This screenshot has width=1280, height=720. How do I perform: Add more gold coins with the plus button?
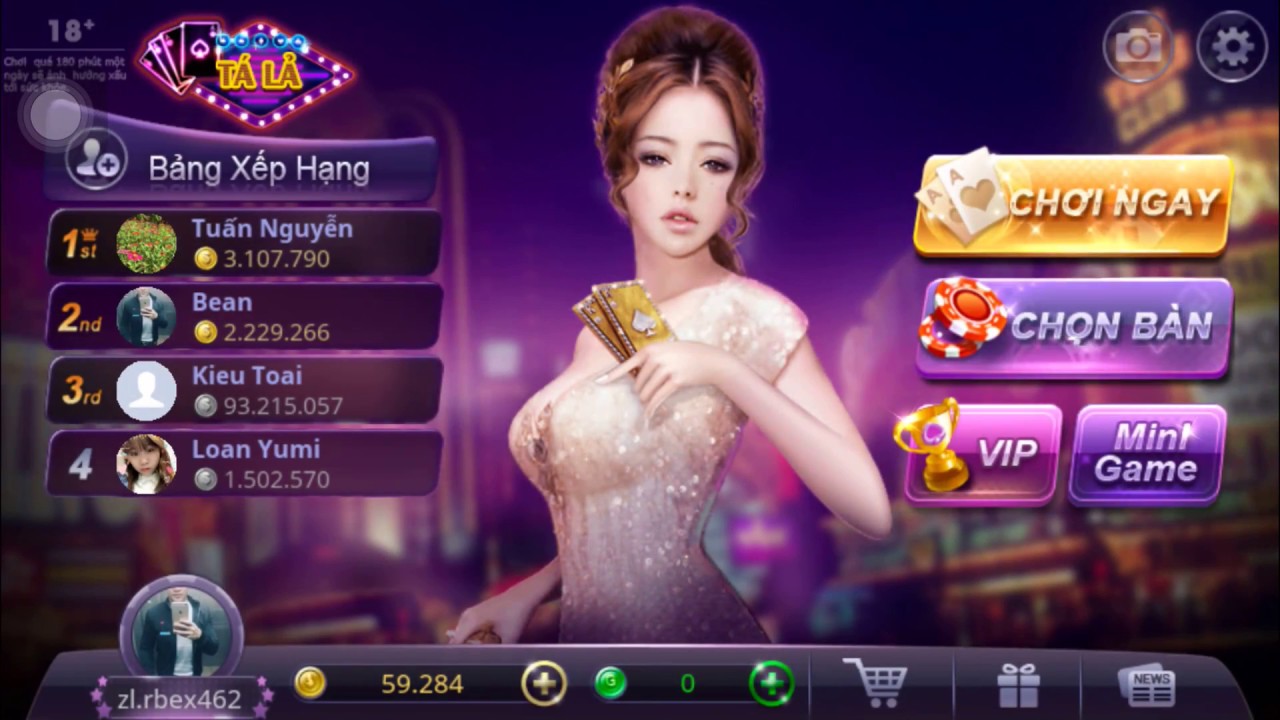(543, 684)
